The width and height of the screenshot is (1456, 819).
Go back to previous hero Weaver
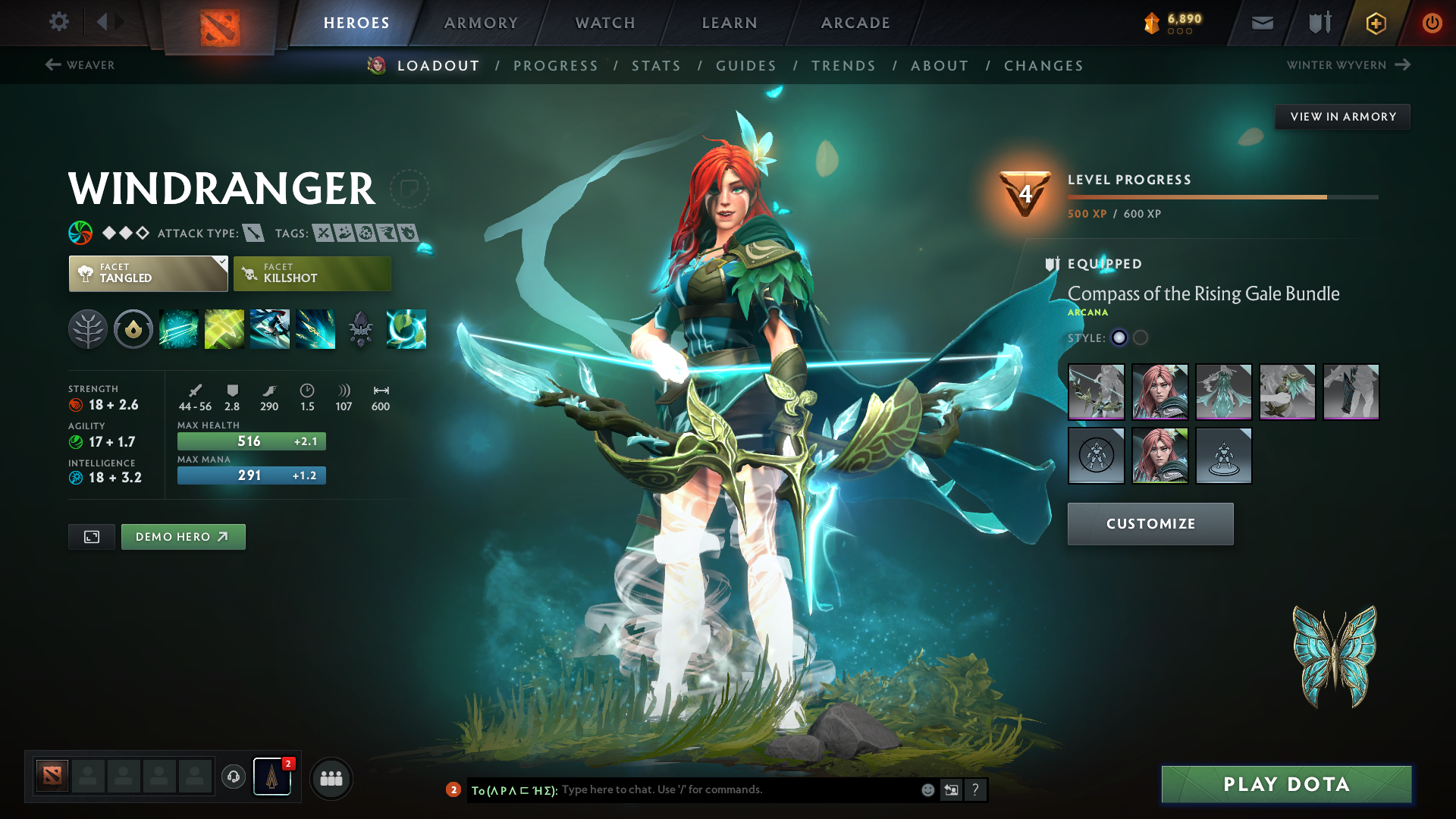80,65
